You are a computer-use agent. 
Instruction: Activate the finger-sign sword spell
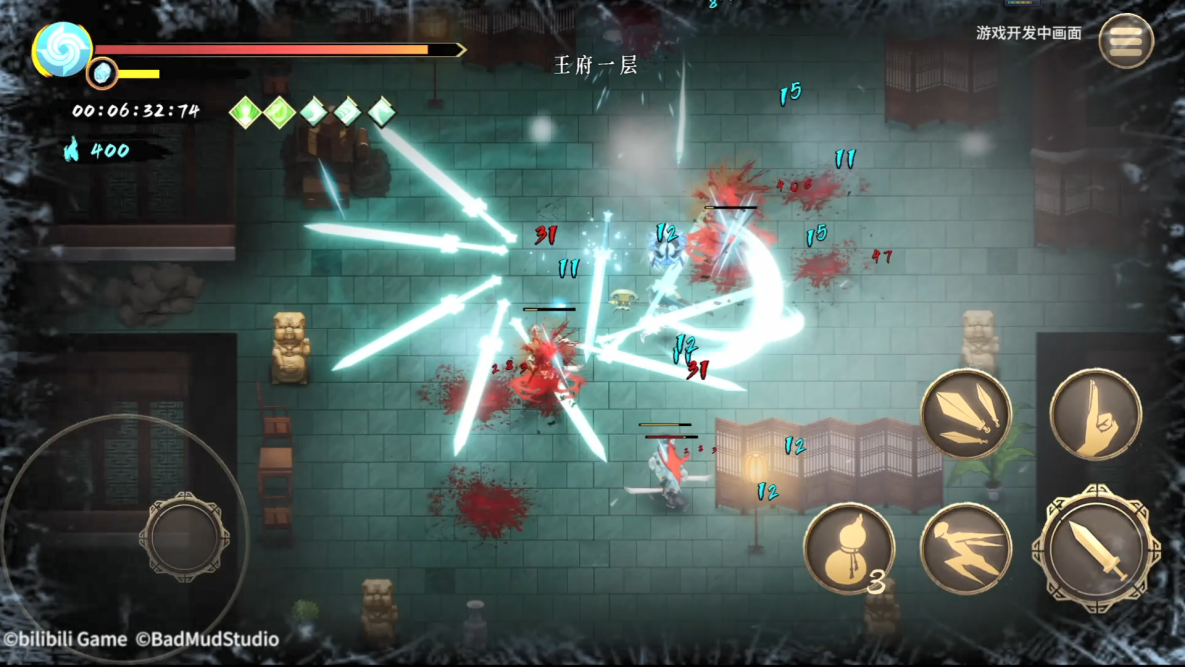pyautogui.click(x=1095, y=414)
